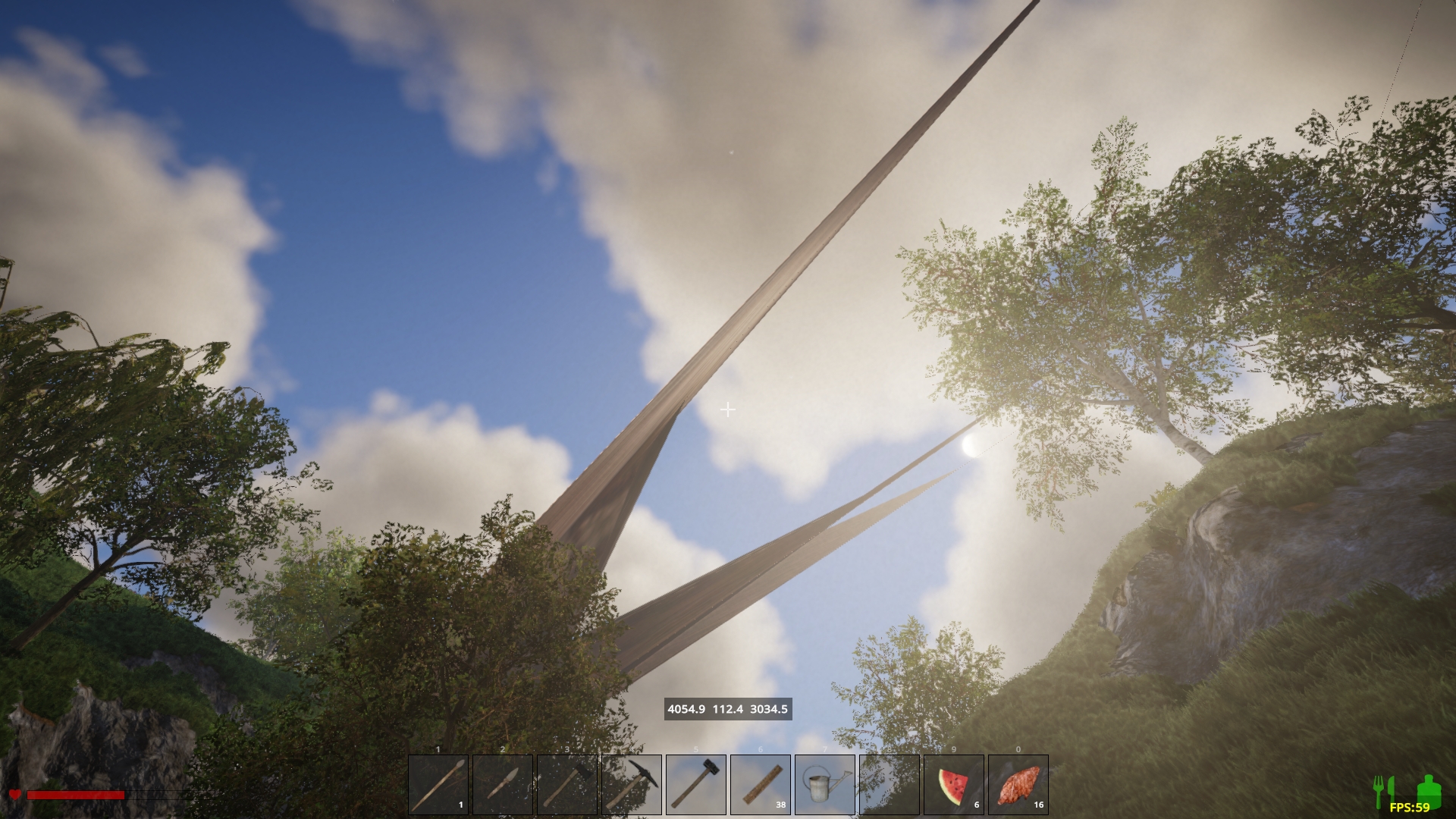Select the pickaxe hotbar slot
The width and height of the screenshot is (1456, 819).
[632, 784]
